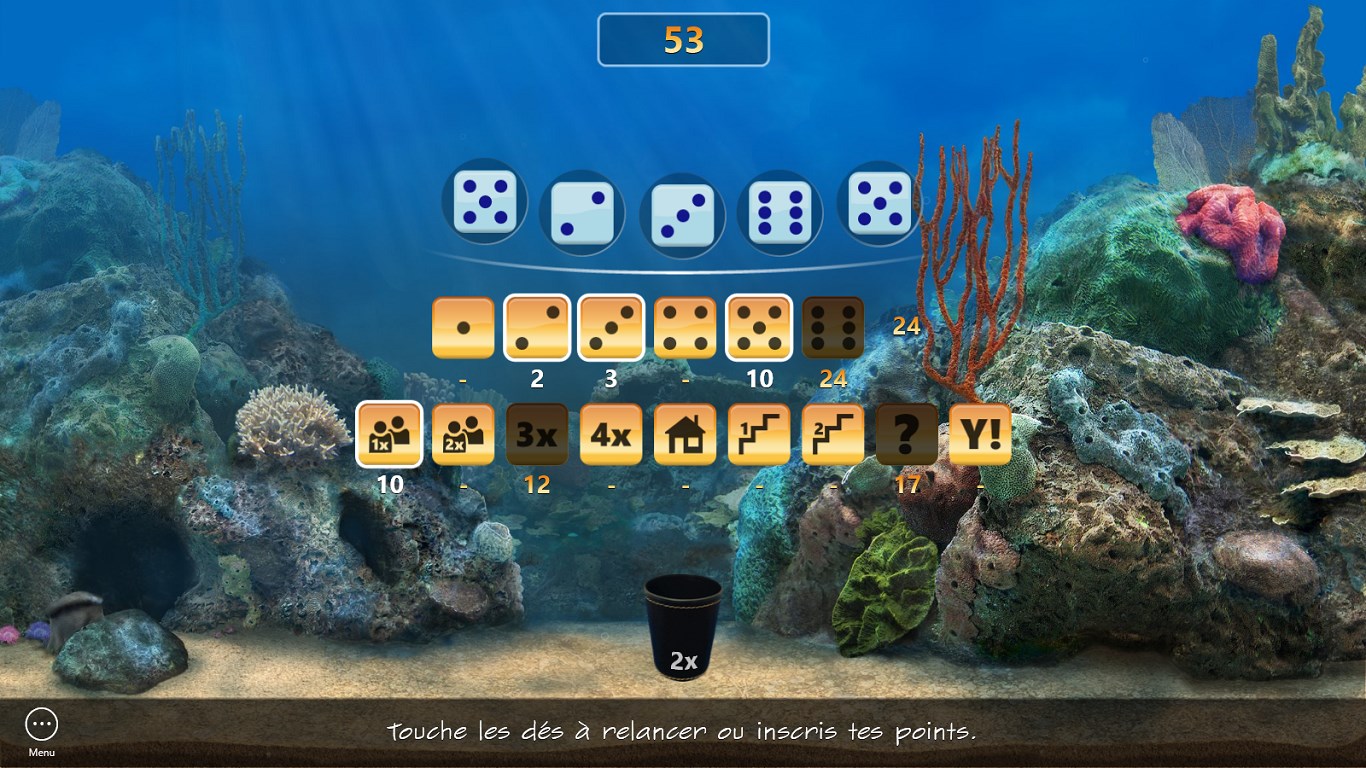This screenshot has width=1366, height=768.
Task: Choose the one pair (1x) category
Action: (389, 435)
